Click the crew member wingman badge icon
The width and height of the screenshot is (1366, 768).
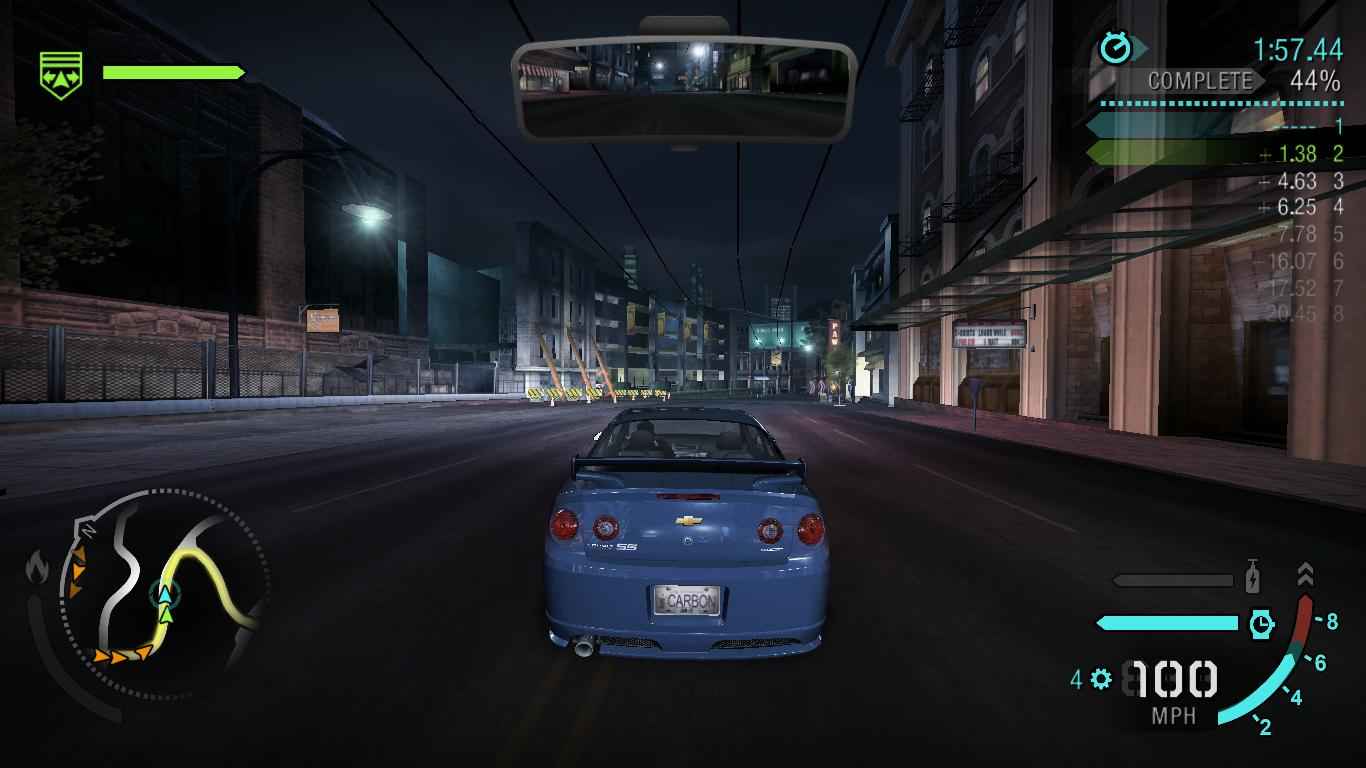[x=60, y=74]
